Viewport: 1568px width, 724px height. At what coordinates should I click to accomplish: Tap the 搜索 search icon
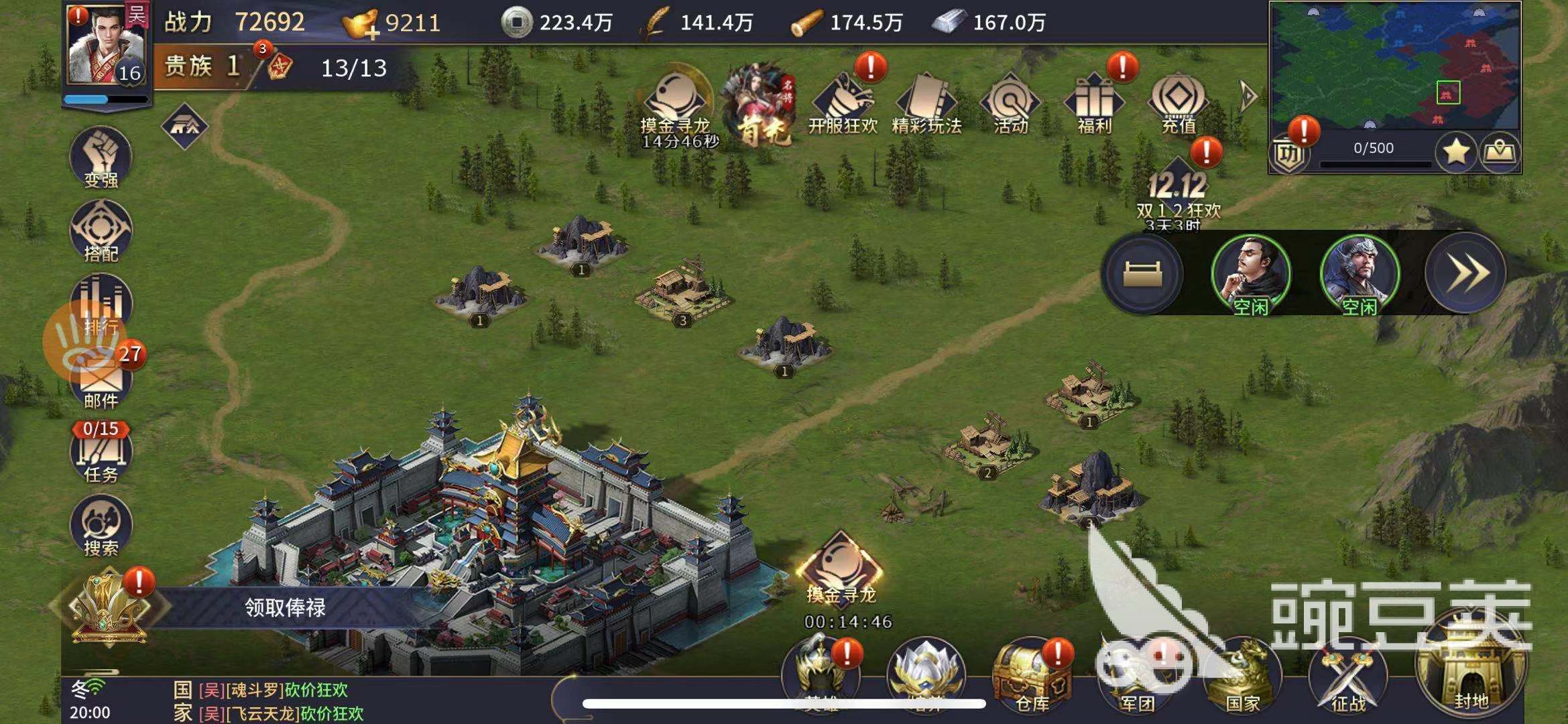coord(101,527)
